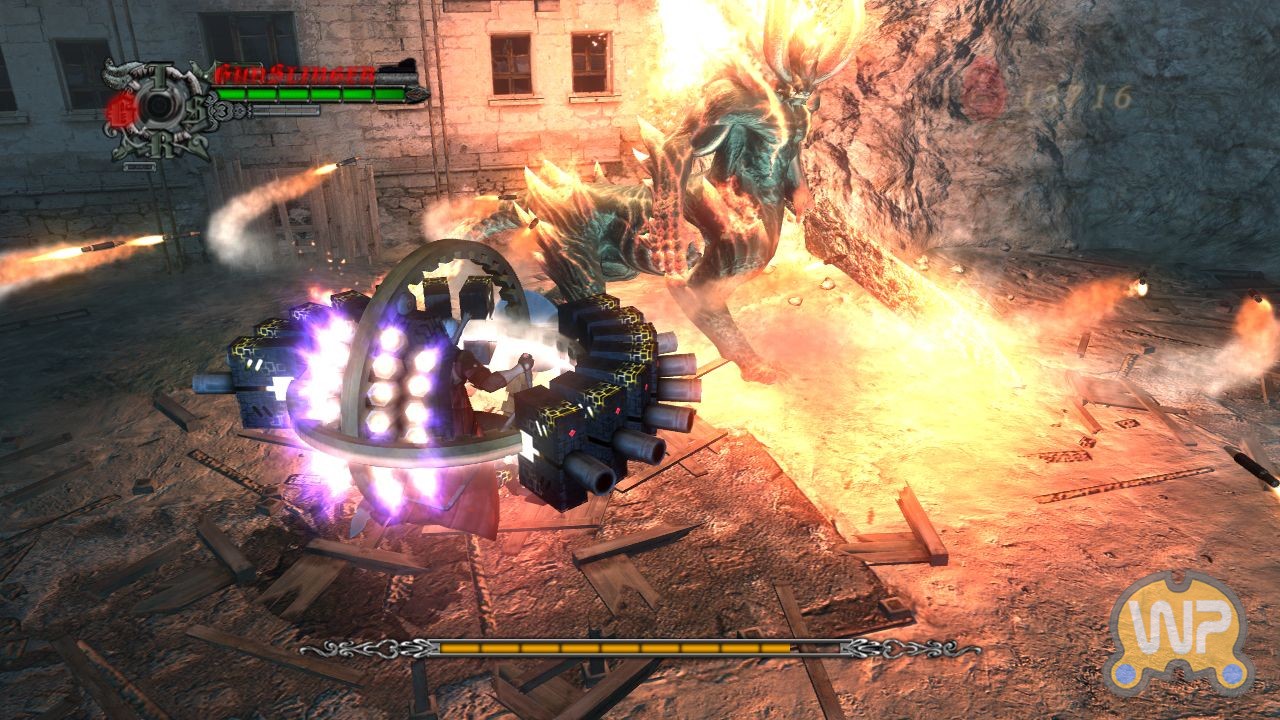This screenshot has height=720, width=1280.
Task: Click the WP watermark logo
Action: coord(1181,632)
